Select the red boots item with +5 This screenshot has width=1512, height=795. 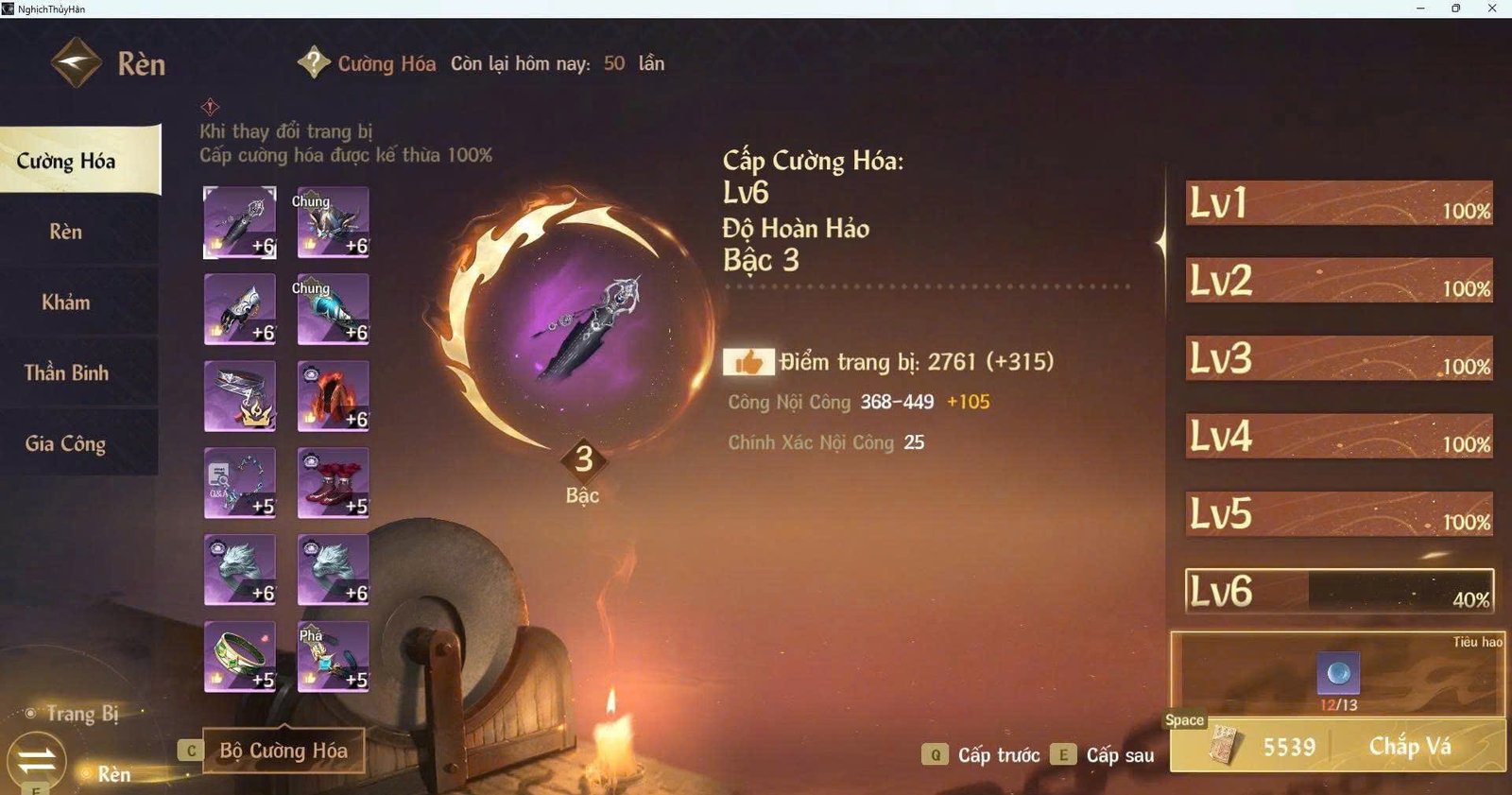pyautogui.click(x=333, y=482)
